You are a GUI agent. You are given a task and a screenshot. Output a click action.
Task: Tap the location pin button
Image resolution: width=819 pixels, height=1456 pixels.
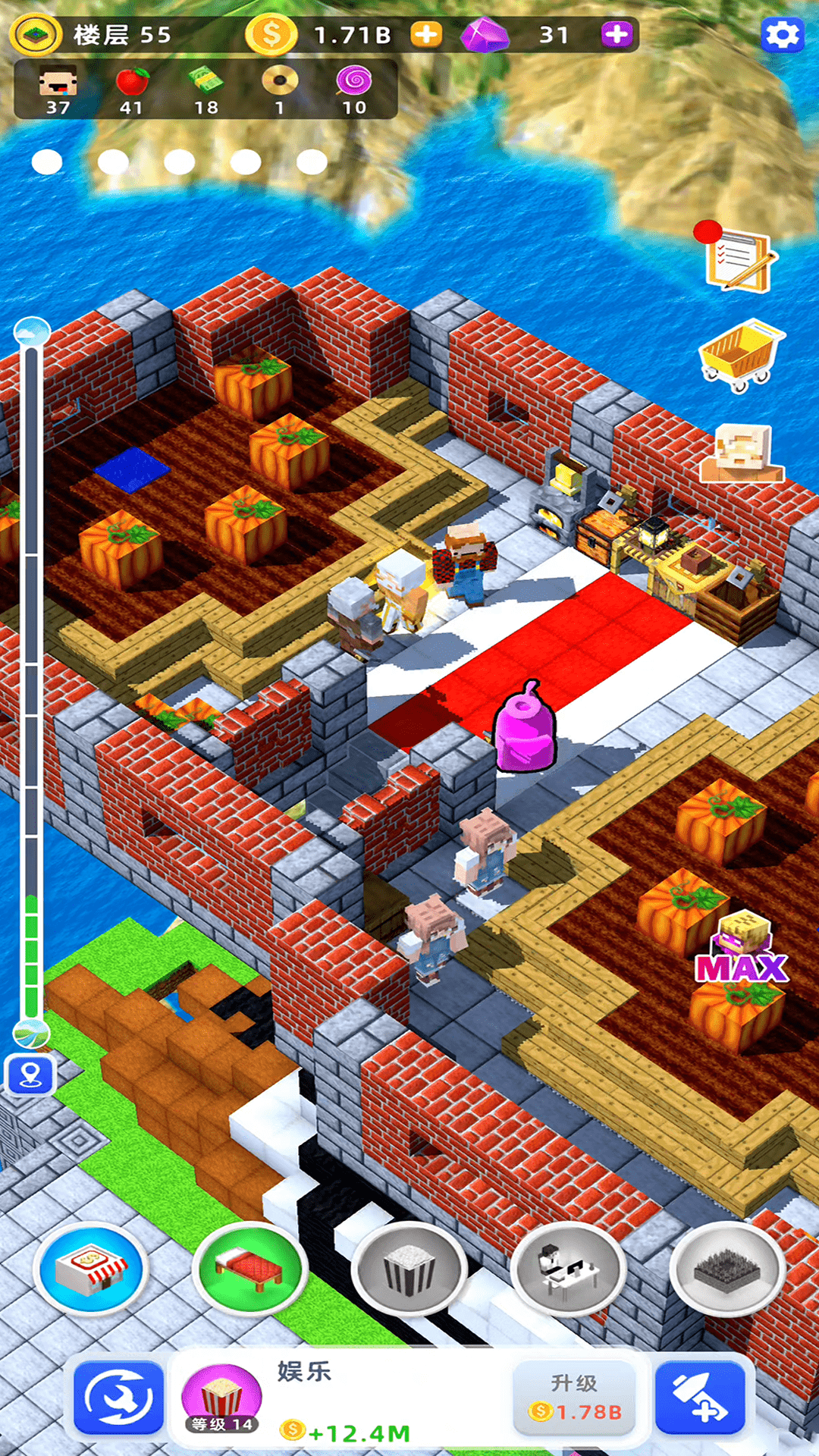coord(30,1075)
